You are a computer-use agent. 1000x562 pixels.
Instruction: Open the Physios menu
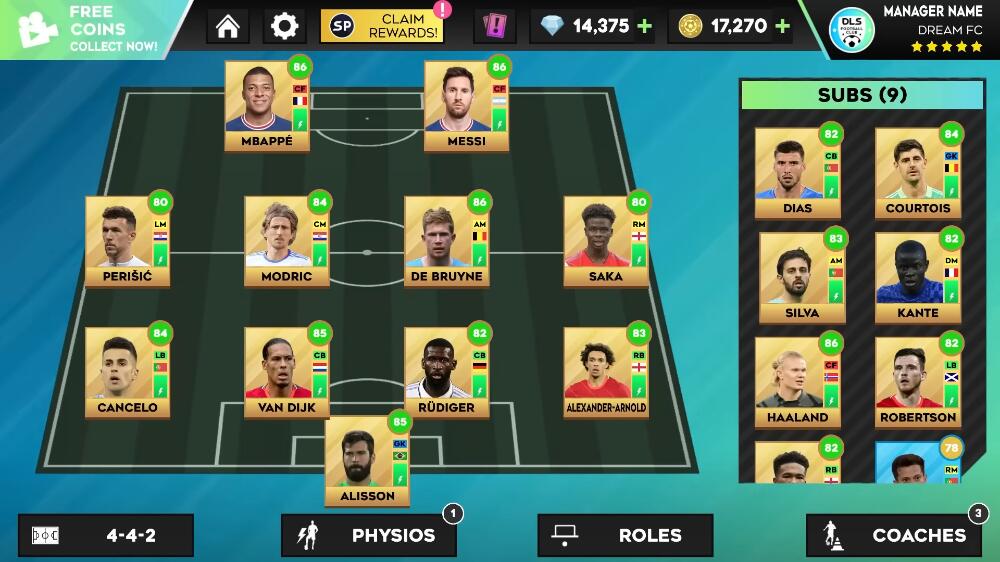(368, 535)
